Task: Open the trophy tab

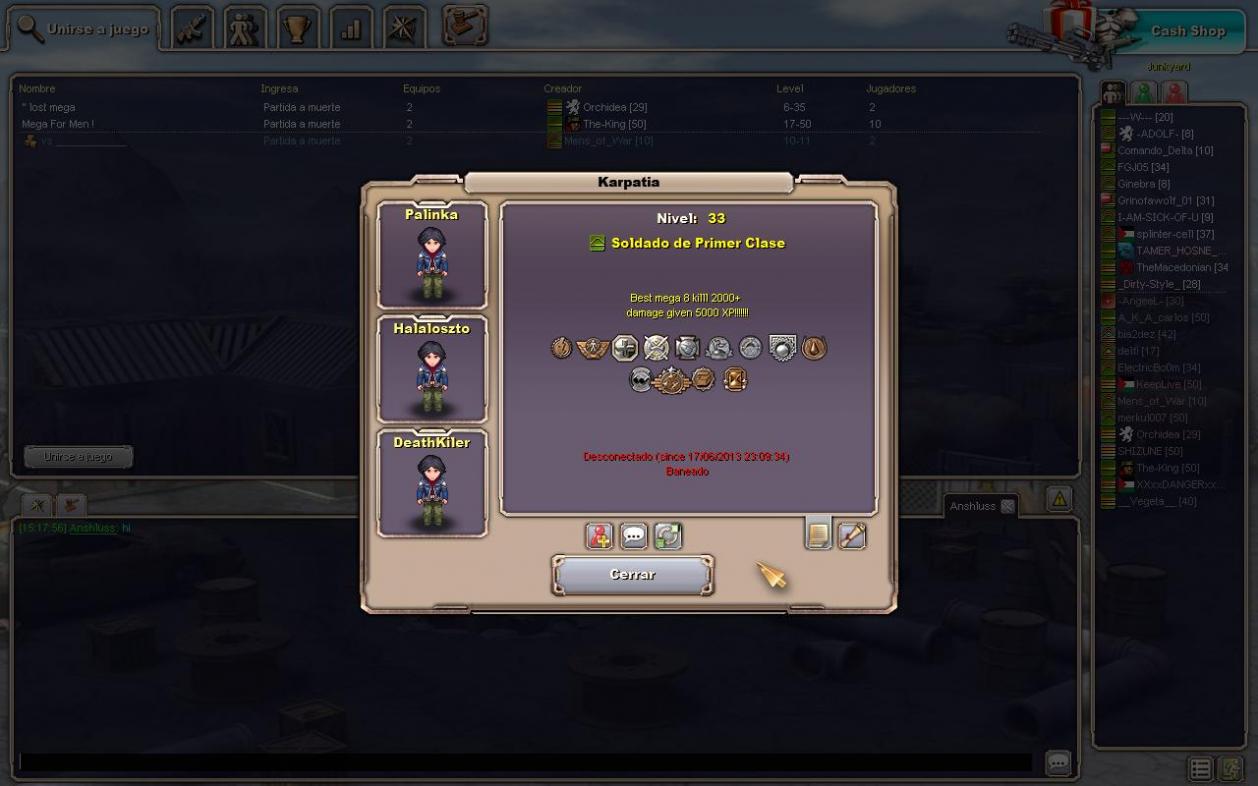Action: [x=298, y=29]
